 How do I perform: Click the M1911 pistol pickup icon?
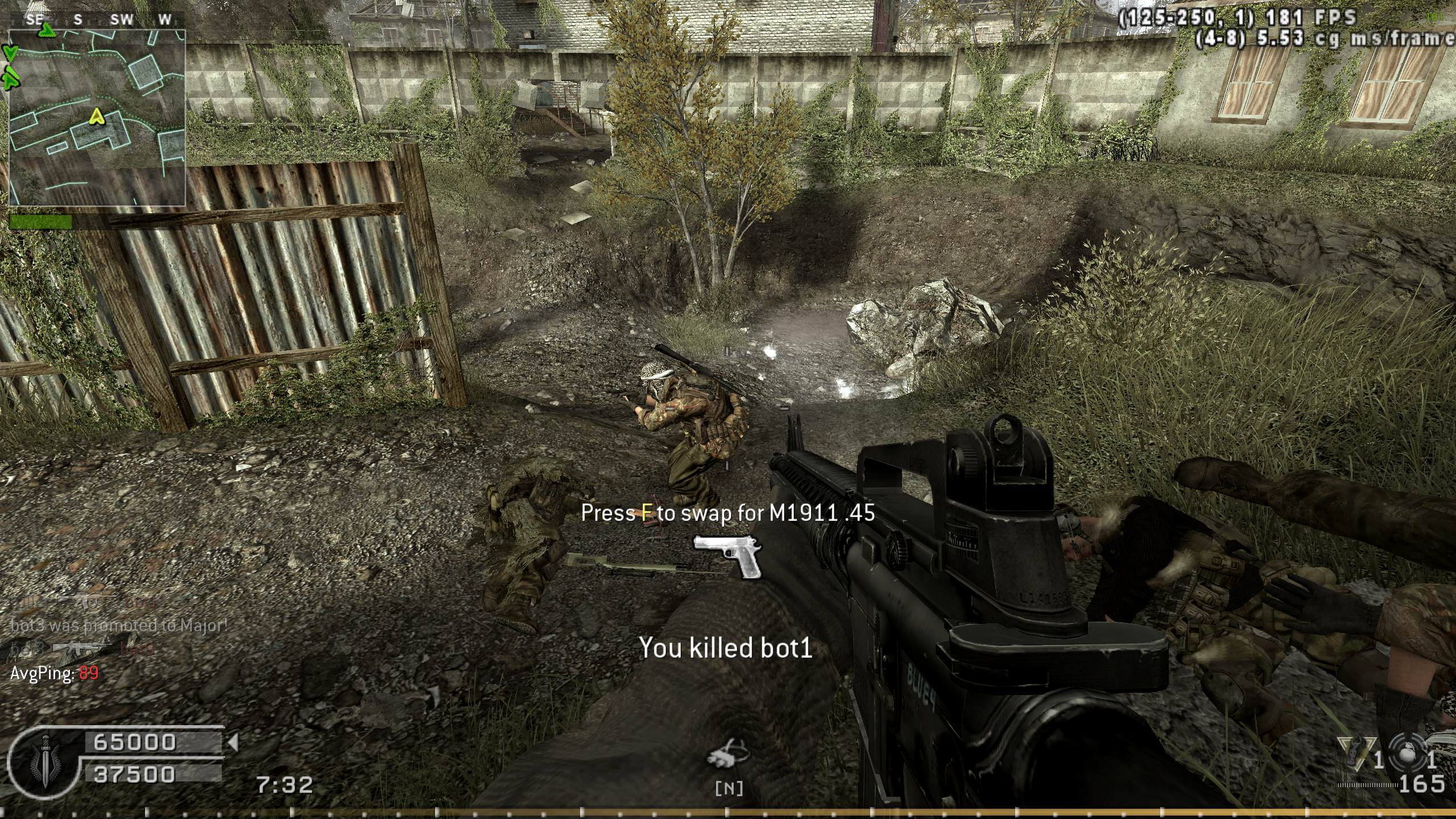pyautogui.click(x=728, y=556)
